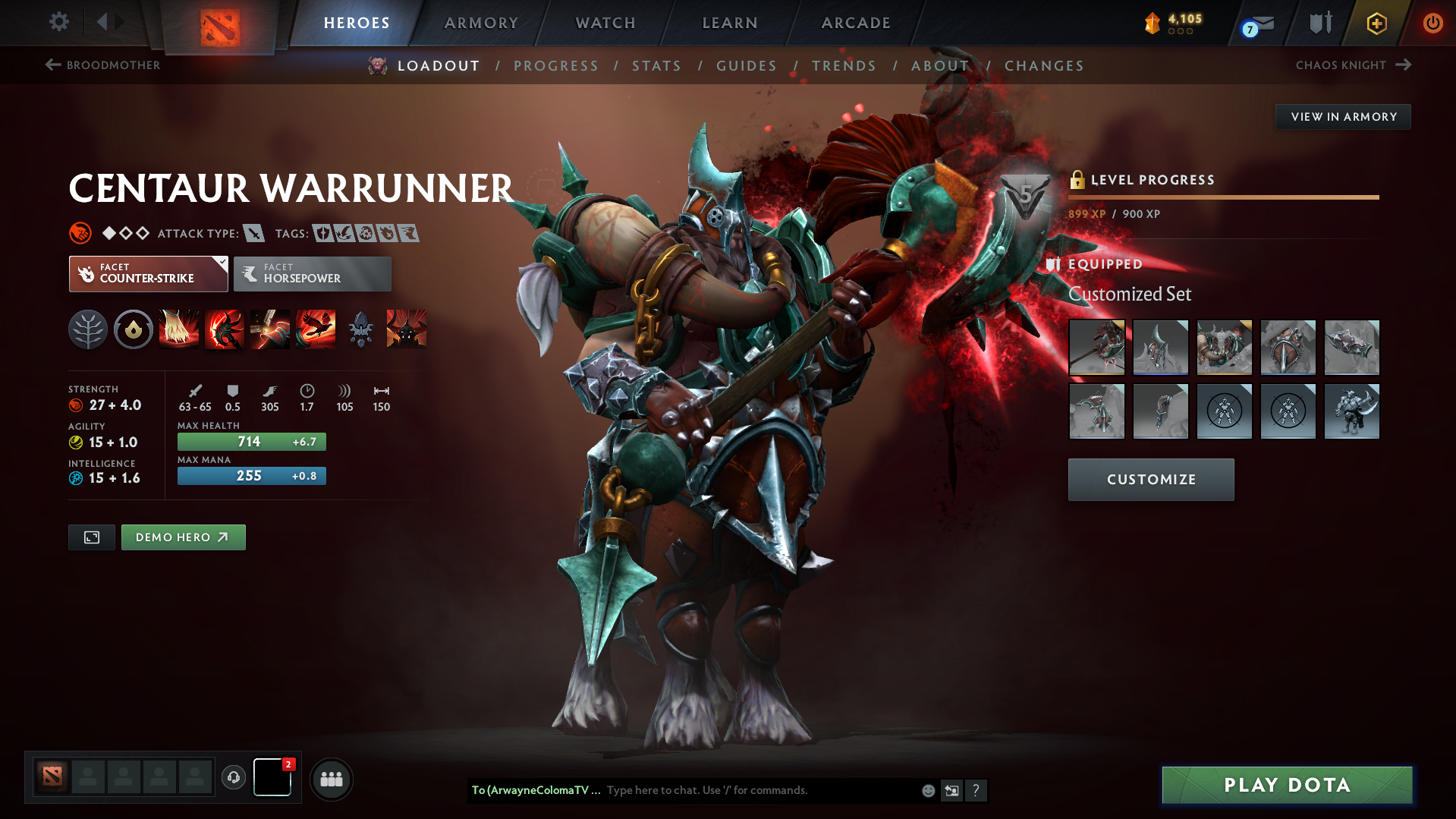1456x819 pixels.
Task: Select the Double Edge ability icon
Action: tap(224, 329)
